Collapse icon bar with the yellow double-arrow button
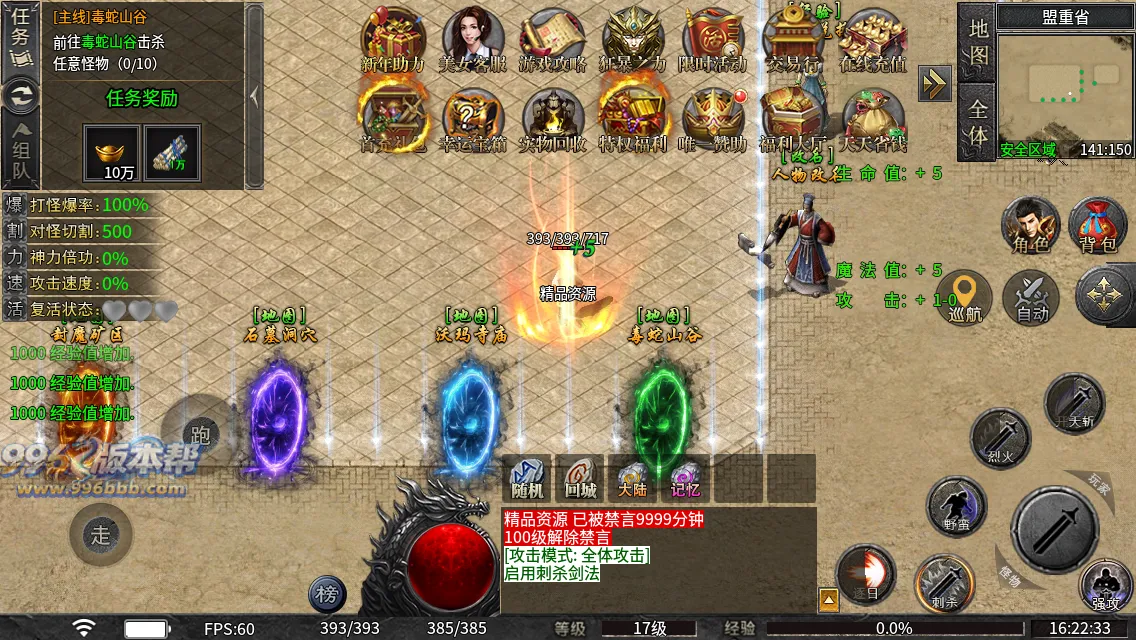 [x=935, y=84]
